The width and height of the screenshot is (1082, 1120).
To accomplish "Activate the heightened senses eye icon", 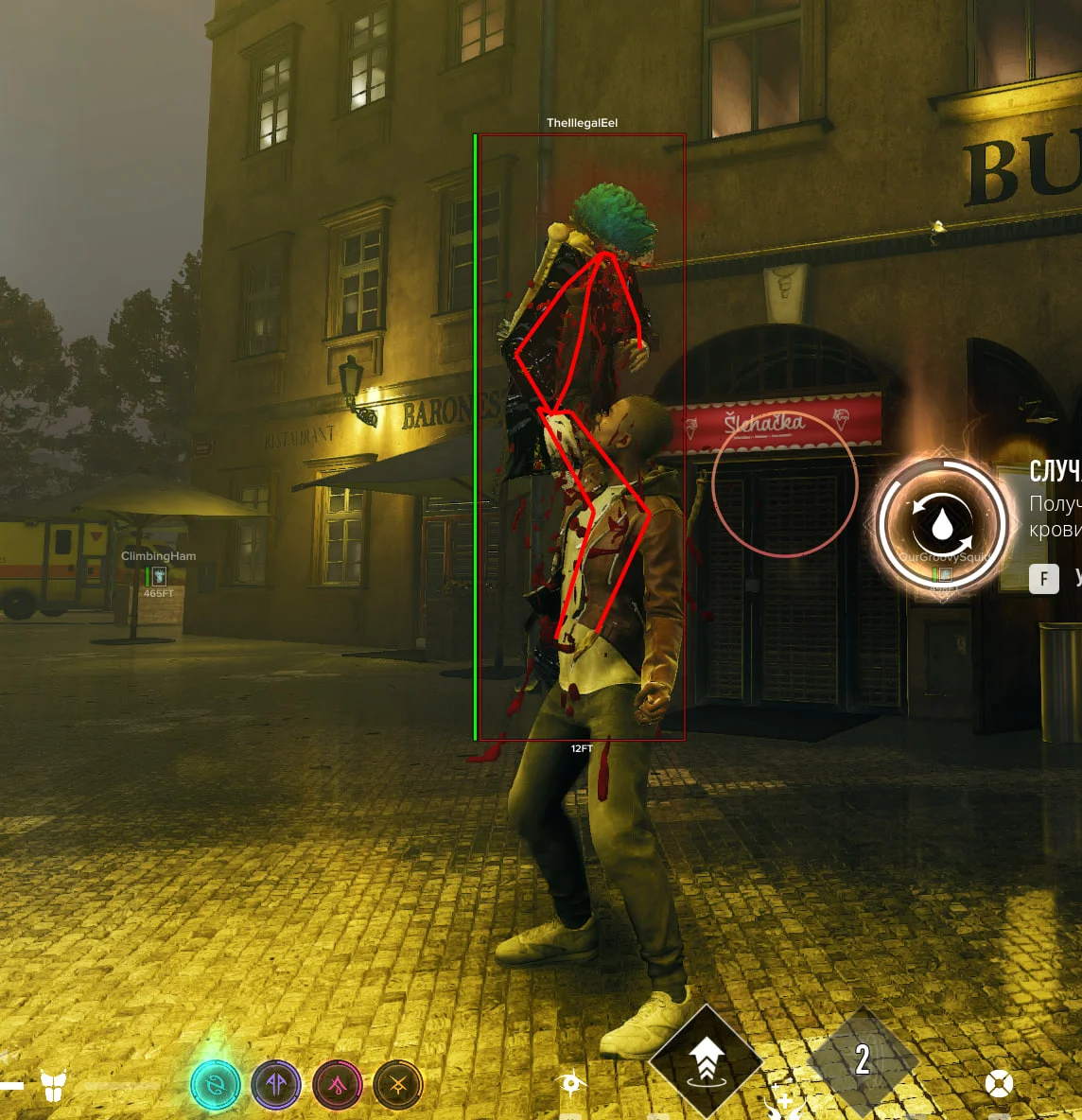I will 572,1083.
